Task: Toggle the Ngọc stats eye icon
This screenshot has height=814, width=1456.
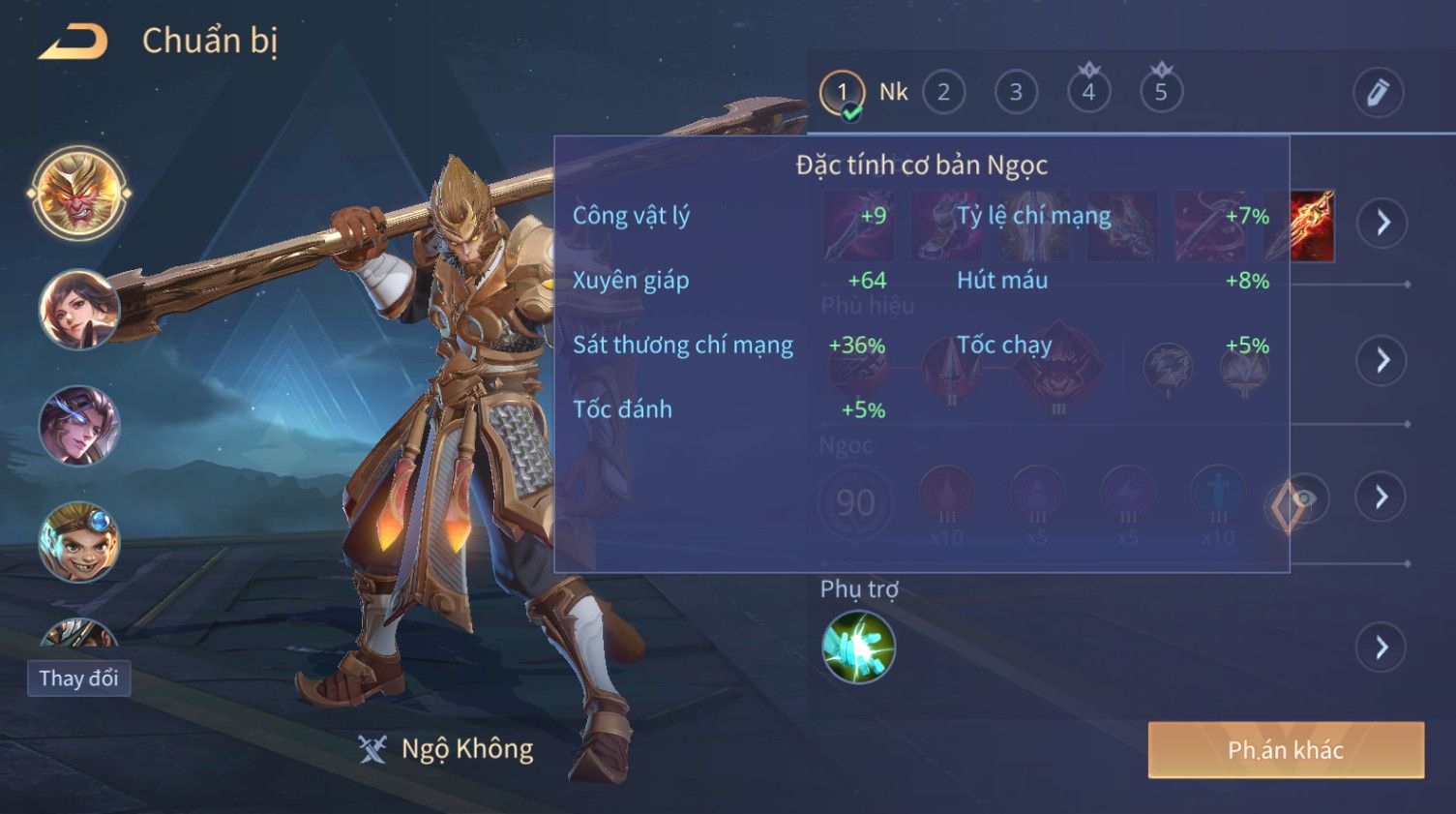Action: (1304, 498)
